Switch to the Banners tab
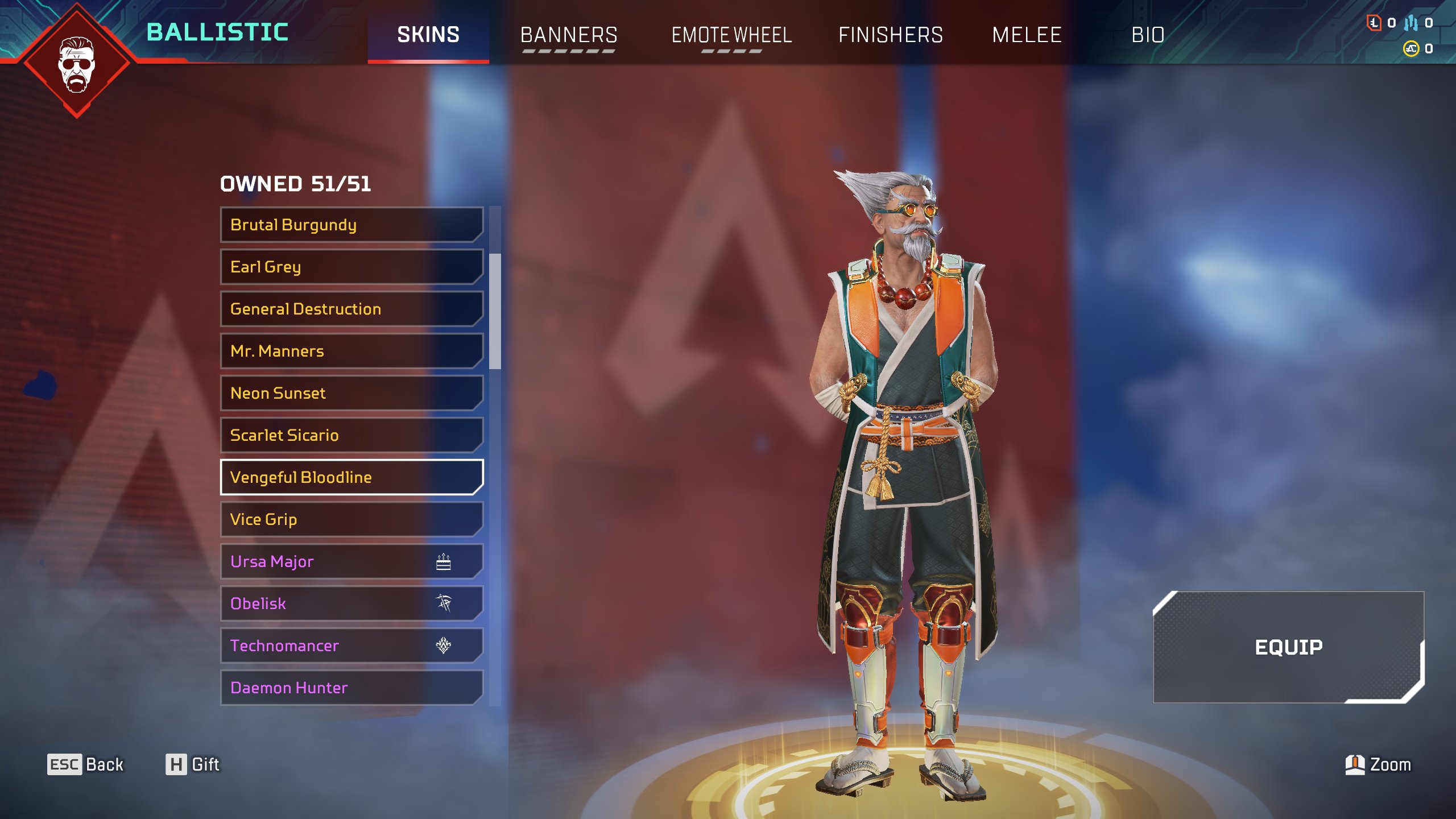This screenshot has height=819, width=1456. click(568, 35)
